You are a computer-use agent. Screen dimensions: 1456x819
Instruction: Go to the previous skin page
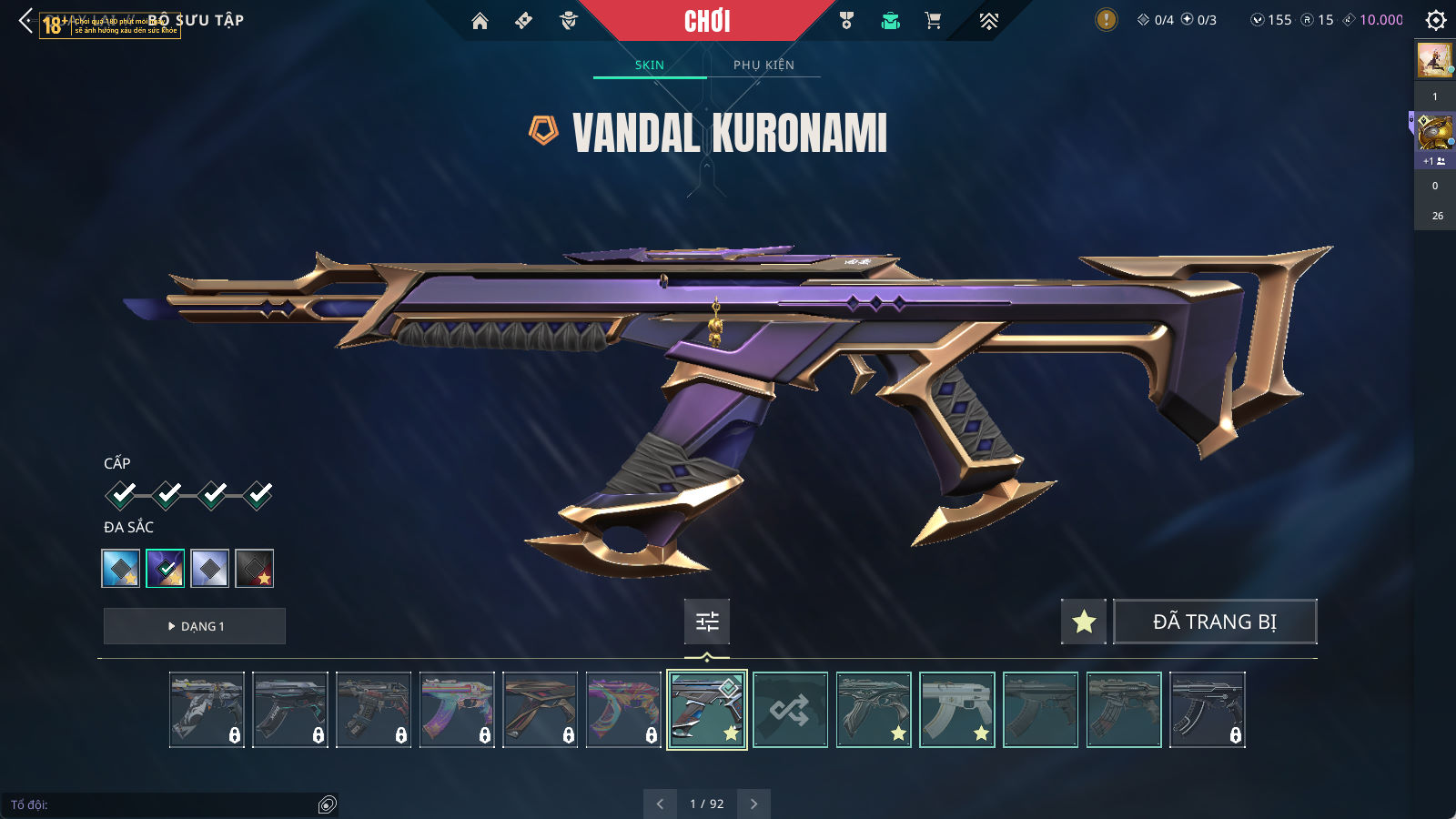[x=660, y=804]
